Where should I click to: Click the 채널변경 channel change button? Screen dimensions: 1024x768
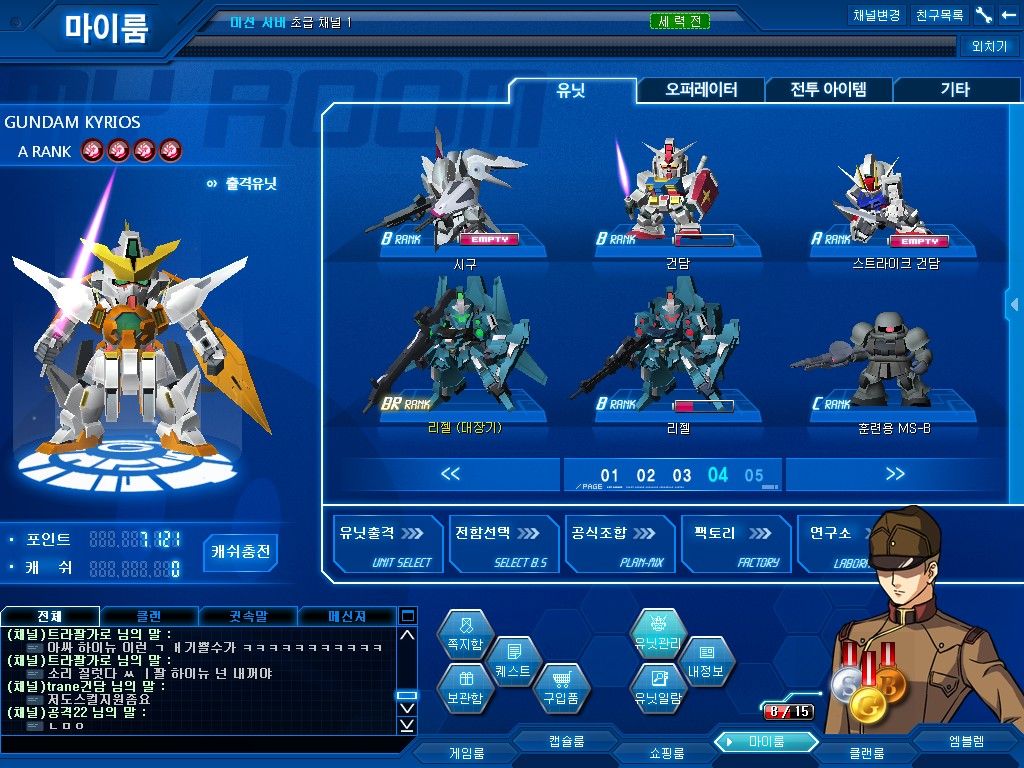point(876,16)
